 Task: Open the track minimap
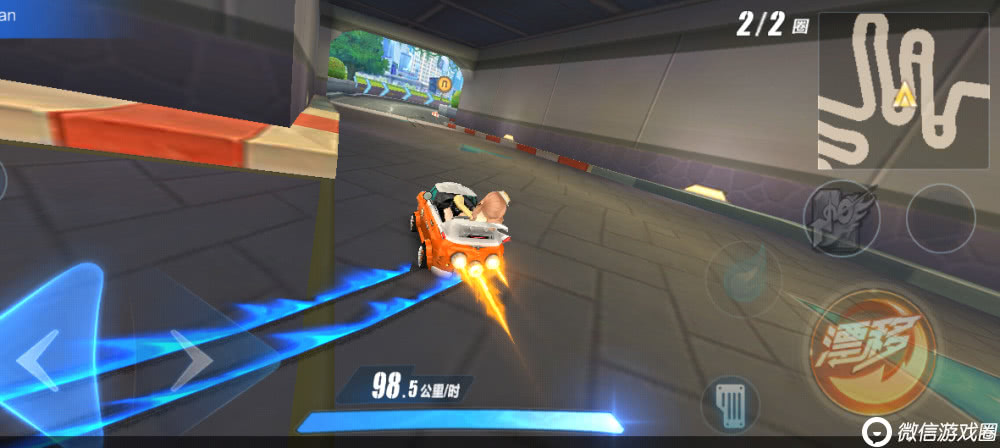tap(903, 92)
